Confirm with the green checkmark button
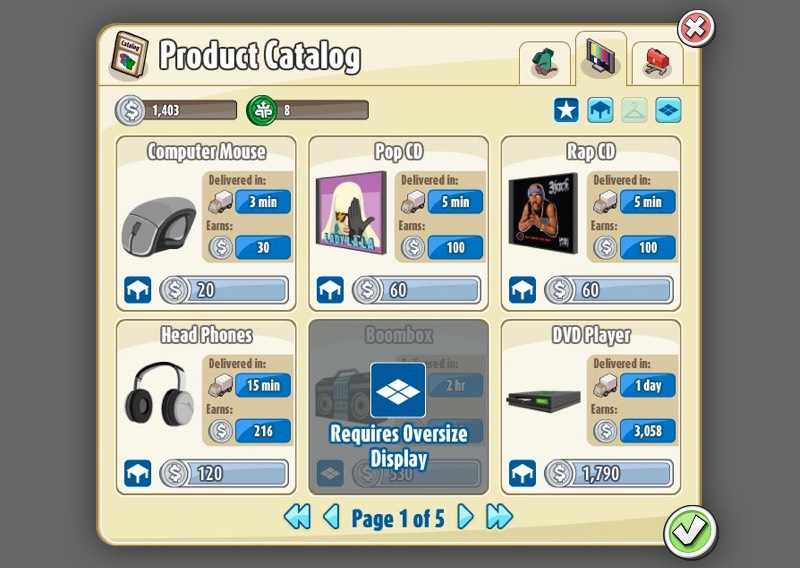The height and width of the screenshot is (568, 800). click(x=689, y=530)
